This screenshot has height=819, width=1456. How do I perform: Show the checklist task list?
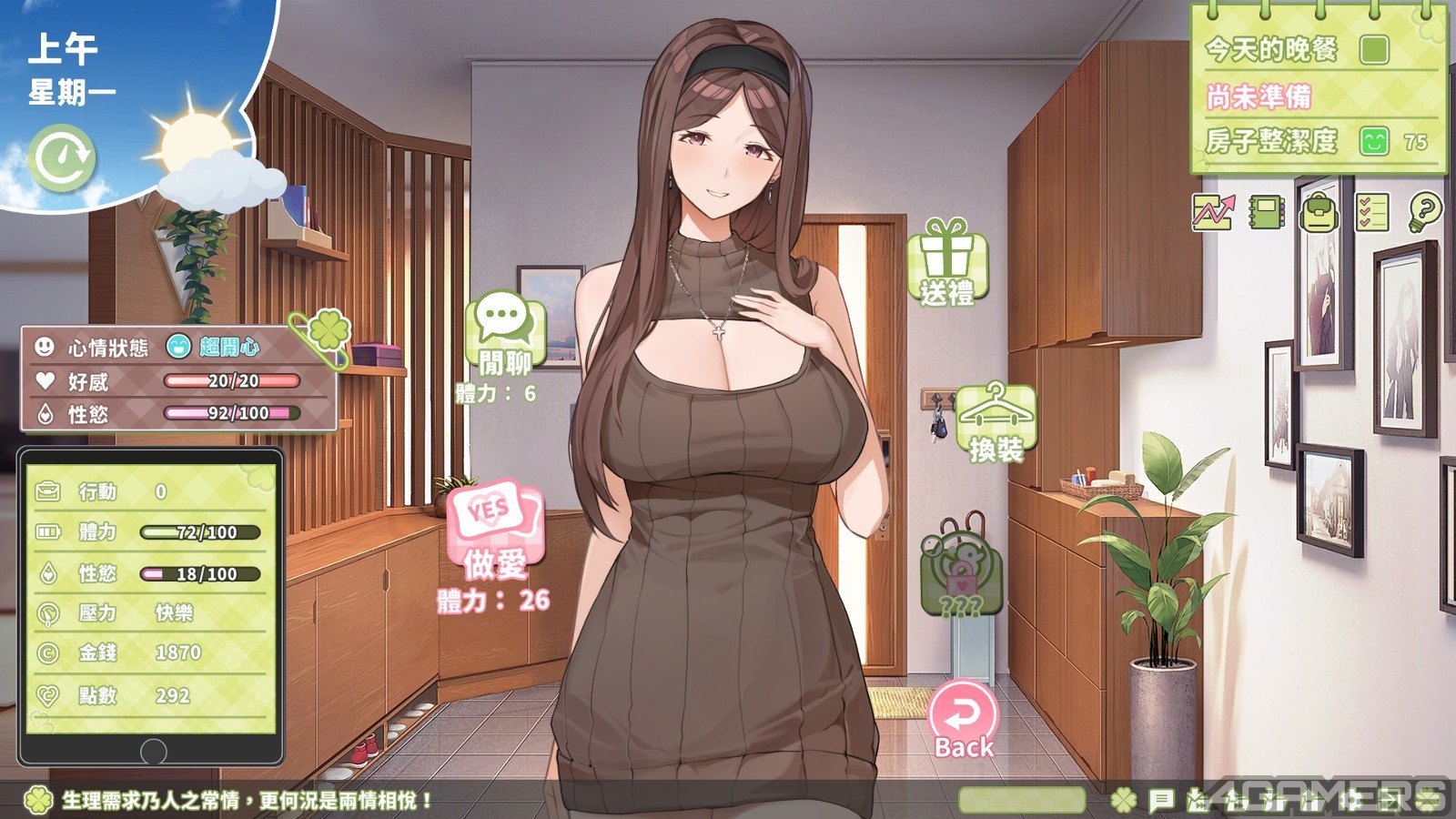(x=1371, y=213)
